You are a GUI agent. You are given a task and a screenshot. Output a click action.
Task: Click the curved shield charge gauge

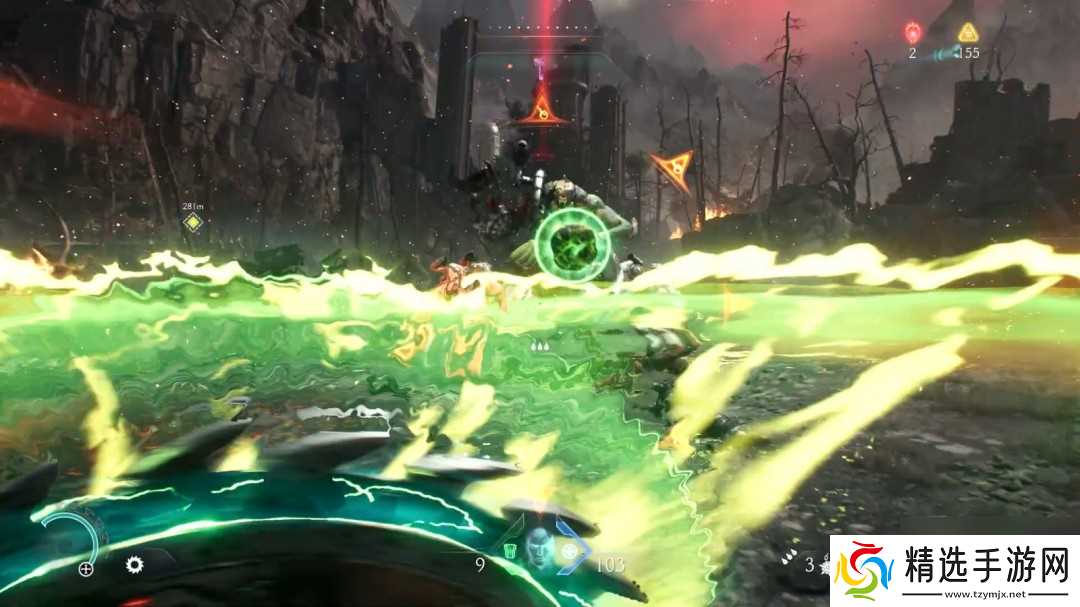(75, 540)
